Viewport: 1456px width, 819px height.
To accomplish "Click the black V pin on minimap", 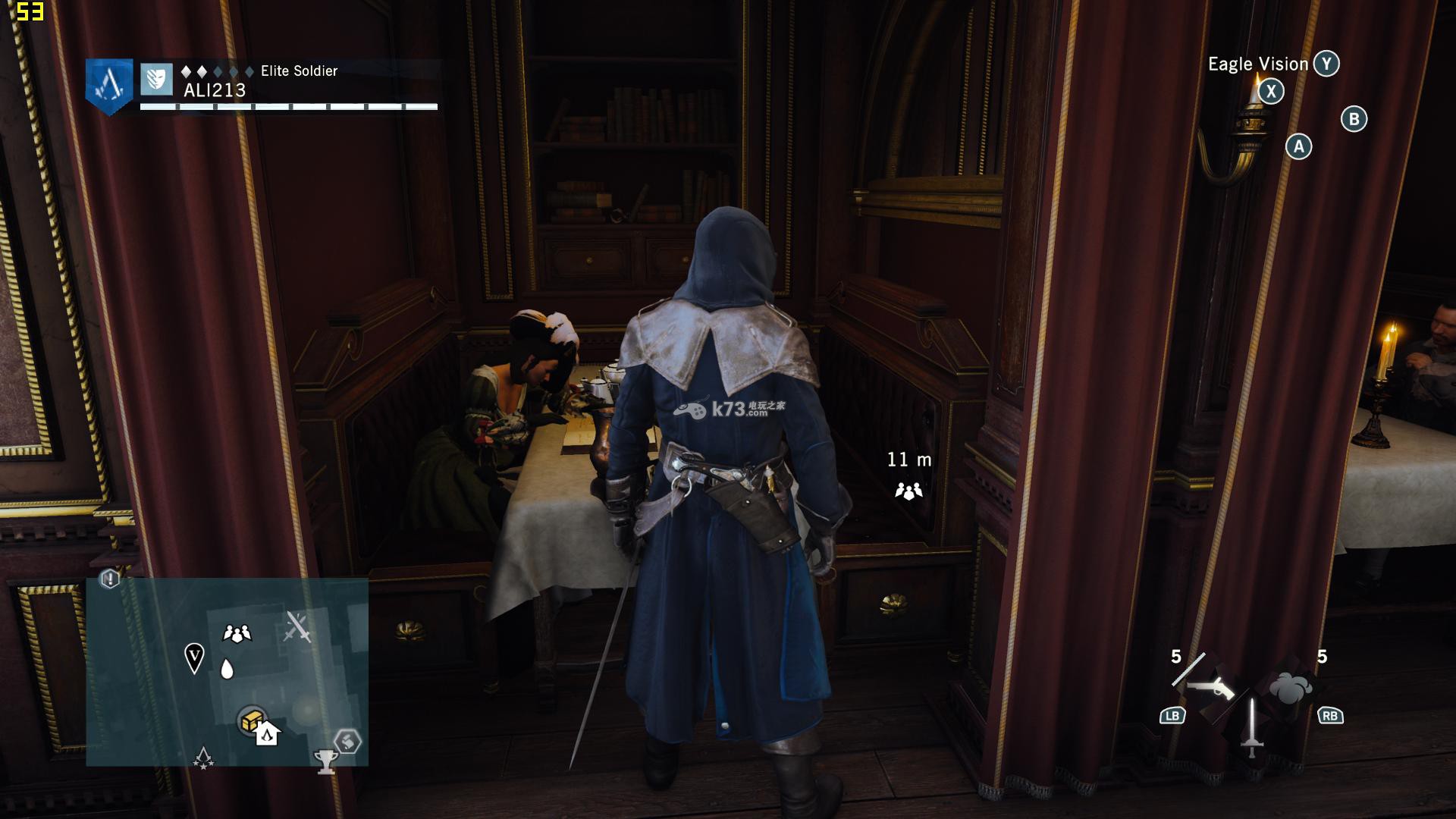I will pos(194,657).
